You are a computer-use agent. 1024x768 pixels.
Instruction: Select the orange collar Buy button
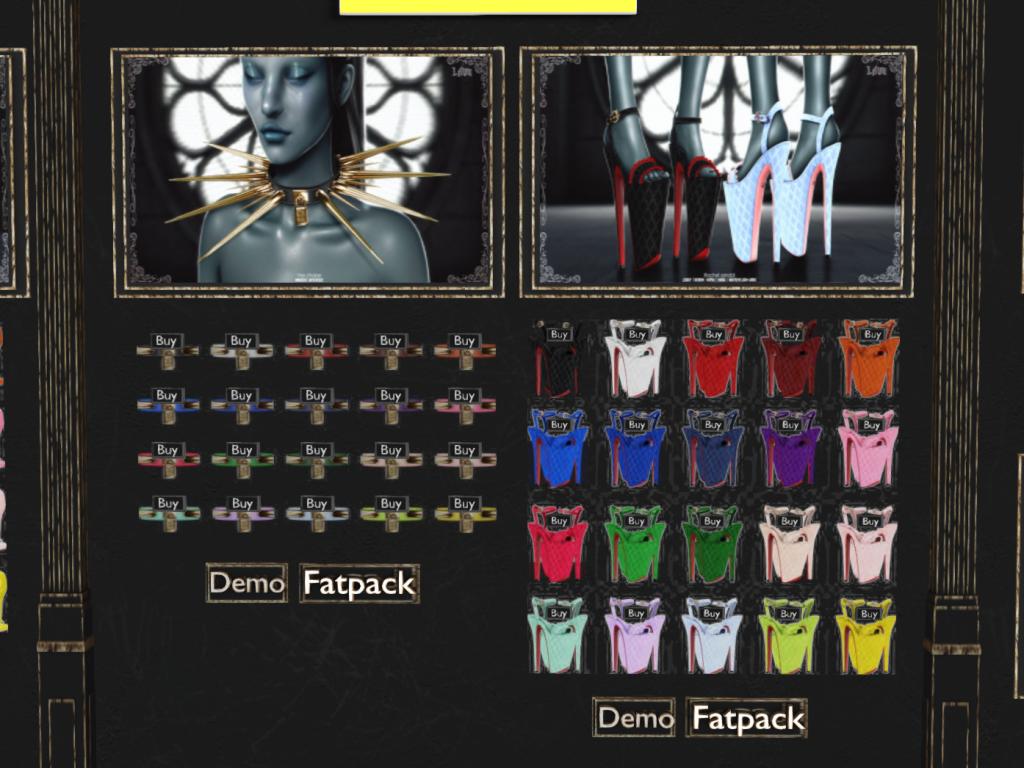[x=464, y=341]
